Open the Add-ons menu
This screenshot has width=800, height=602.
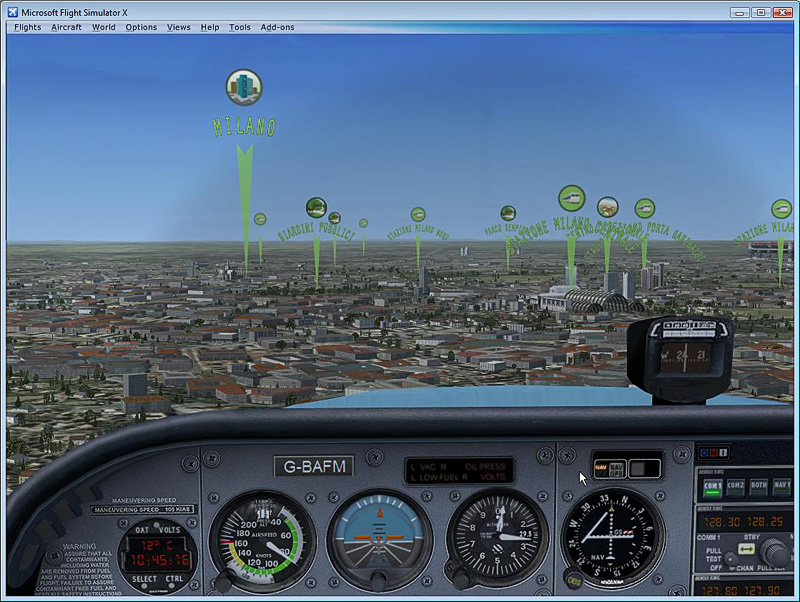(x=278, y=27)
